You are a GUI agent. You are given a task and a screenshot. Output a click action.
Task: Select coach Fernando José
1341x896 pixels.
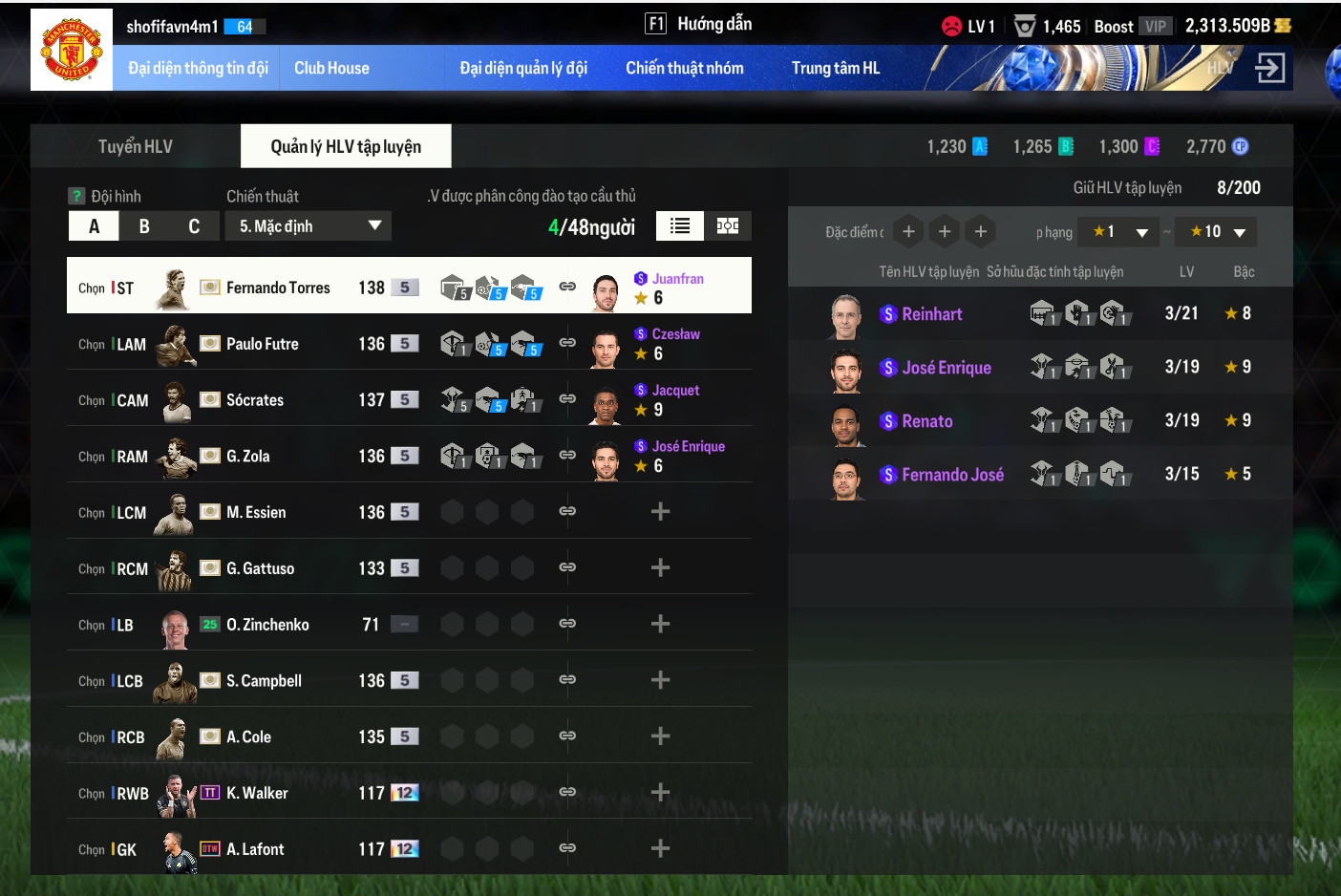(952, 475)
